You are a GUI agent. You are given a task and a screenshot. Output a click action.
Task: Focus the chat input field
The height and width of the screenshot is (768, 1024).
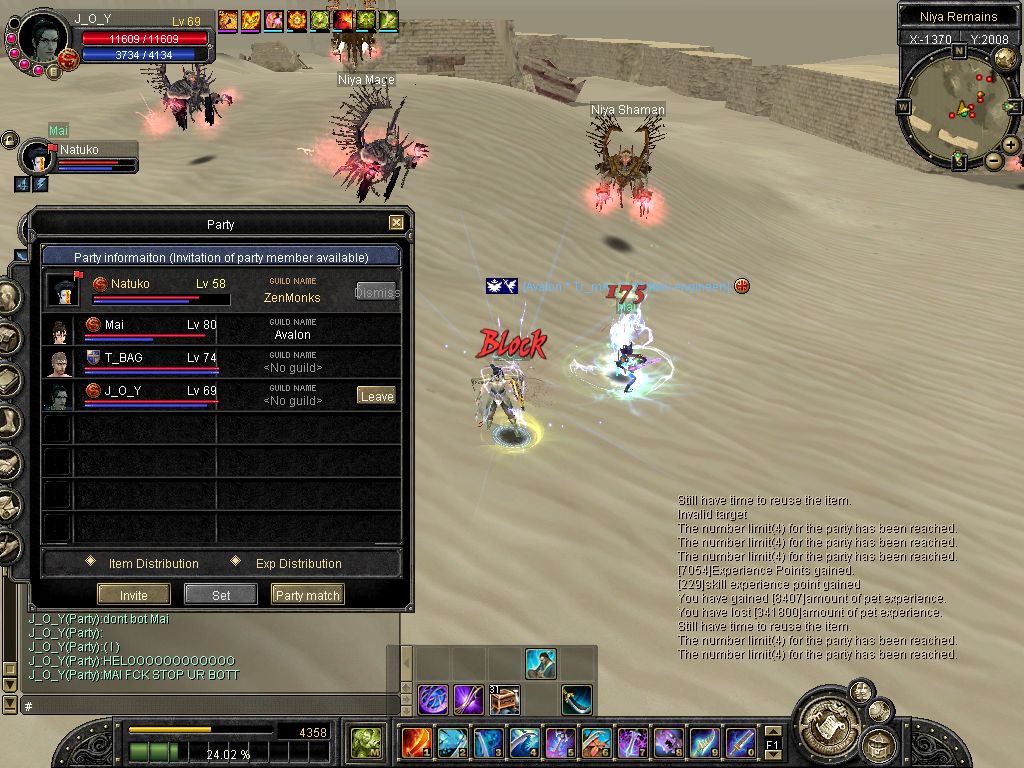[200, 706]
